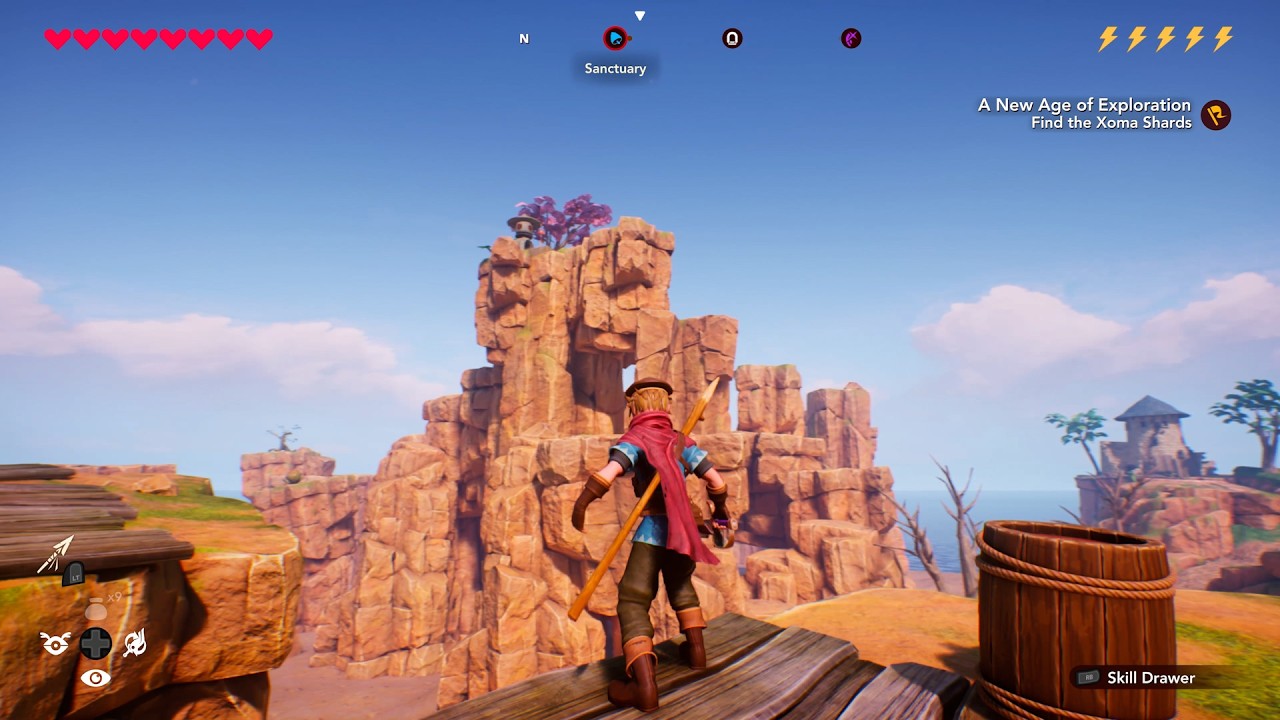
Task: Select the purple creature compass marker
Action: click(x=851, y=39)
